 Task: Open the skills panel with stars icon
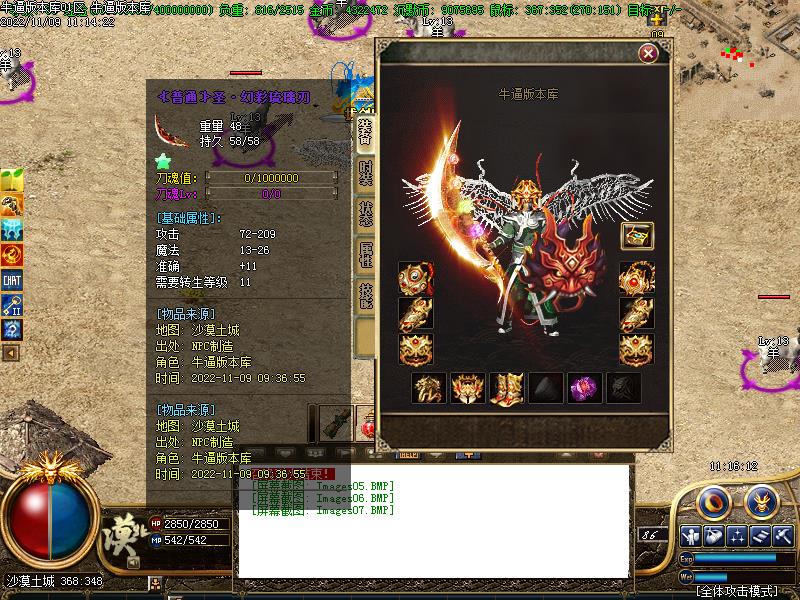738,535
